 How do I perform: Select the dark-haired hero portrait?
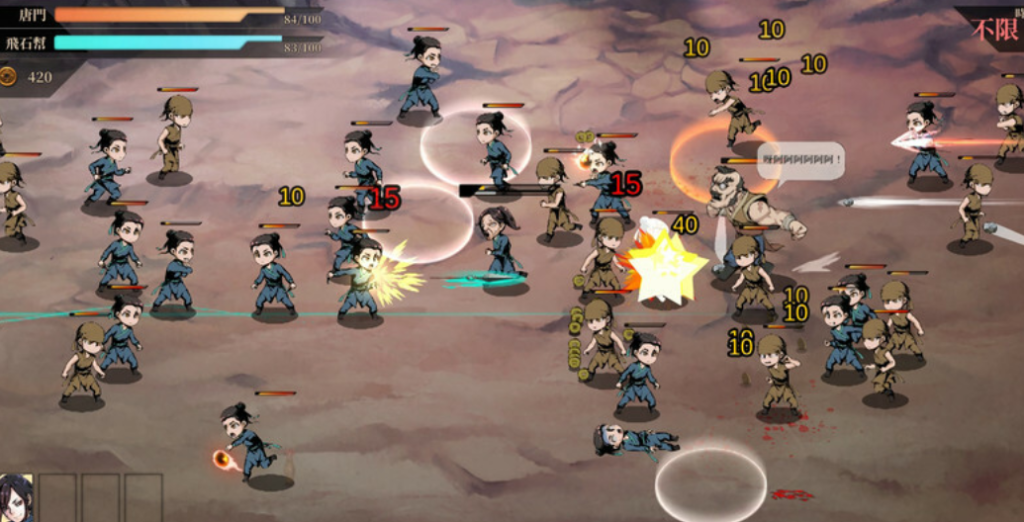click(15, 499)
